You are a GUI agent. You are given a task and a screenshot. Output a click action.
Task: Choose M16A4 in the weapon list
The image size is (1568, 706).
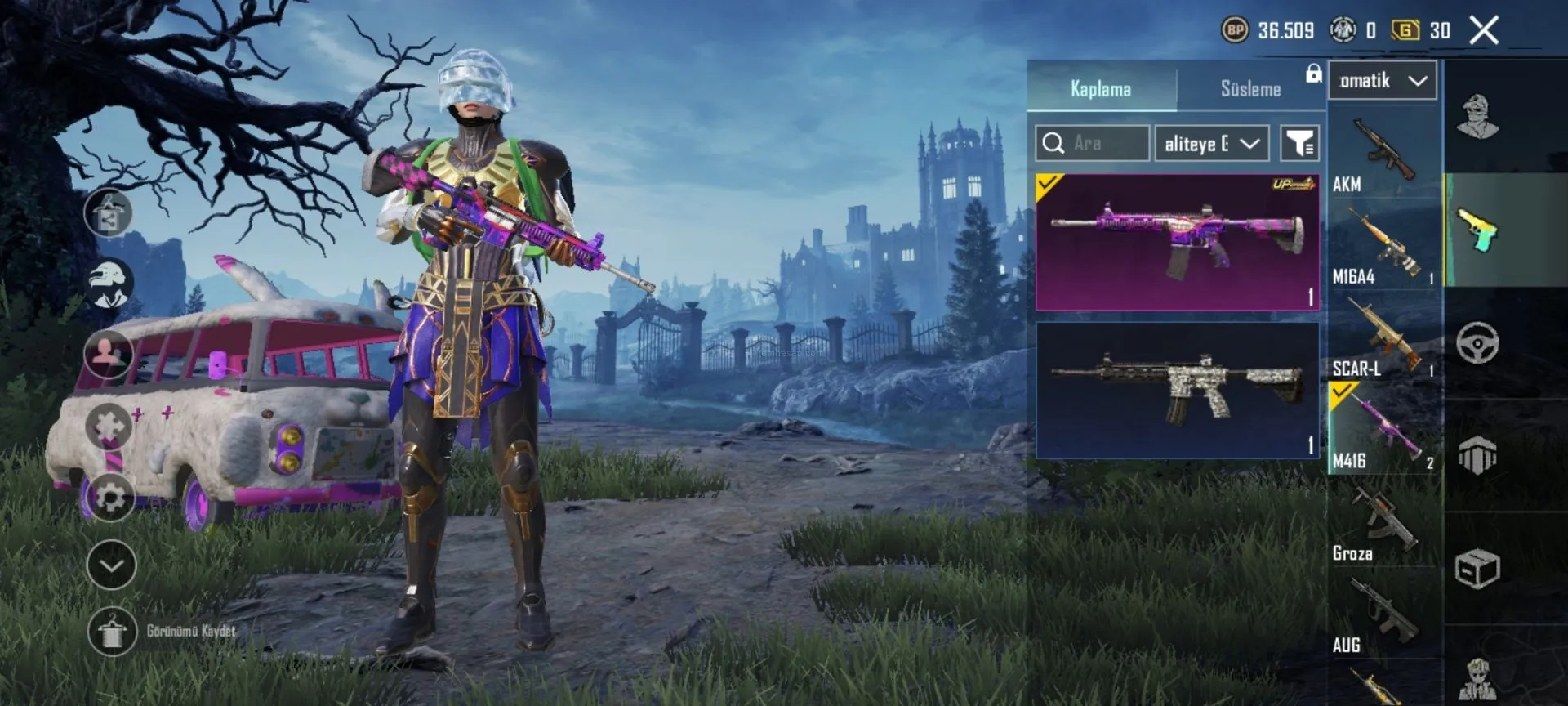[x=1383, y=246]
